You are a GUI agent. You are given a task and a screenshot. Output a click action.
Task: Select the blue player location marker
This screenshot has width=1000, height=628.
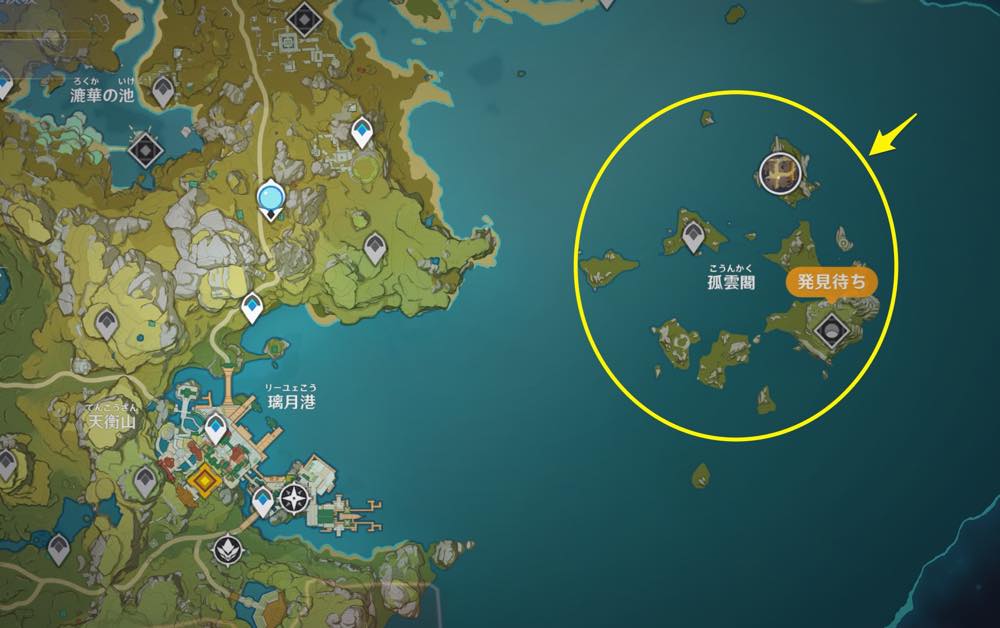[269, 197]
